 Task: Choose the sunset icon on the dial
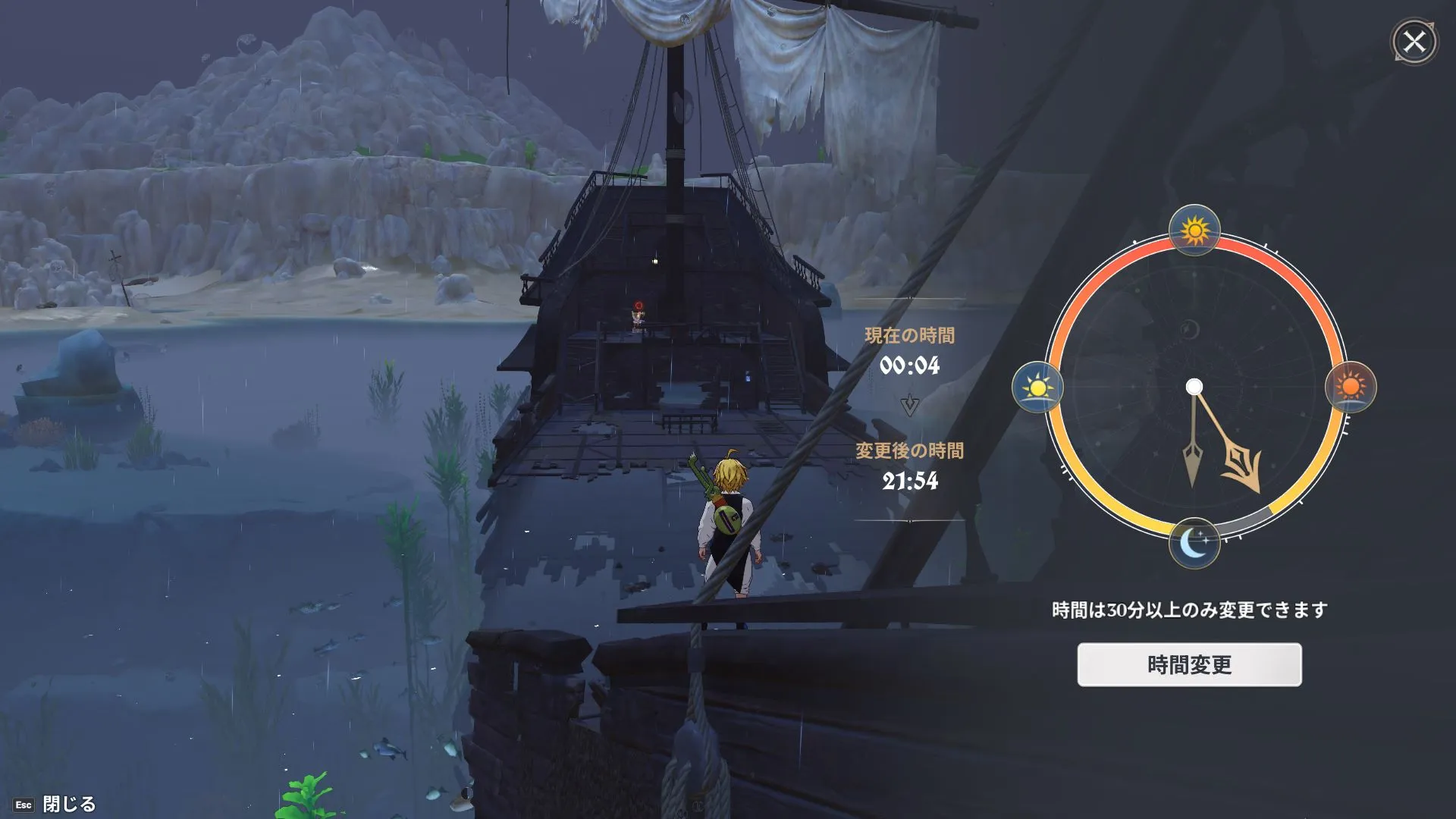(x=1351, y=388)
